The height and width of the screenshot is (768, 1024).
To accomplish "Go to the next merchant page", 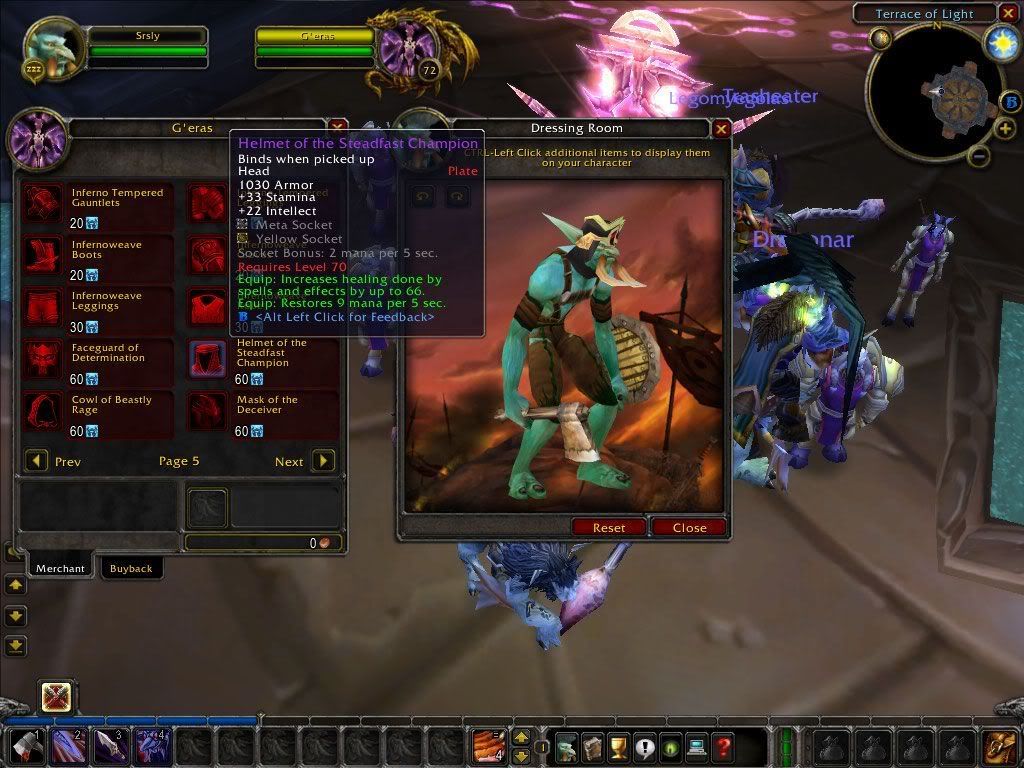I will tap(323, 461).
